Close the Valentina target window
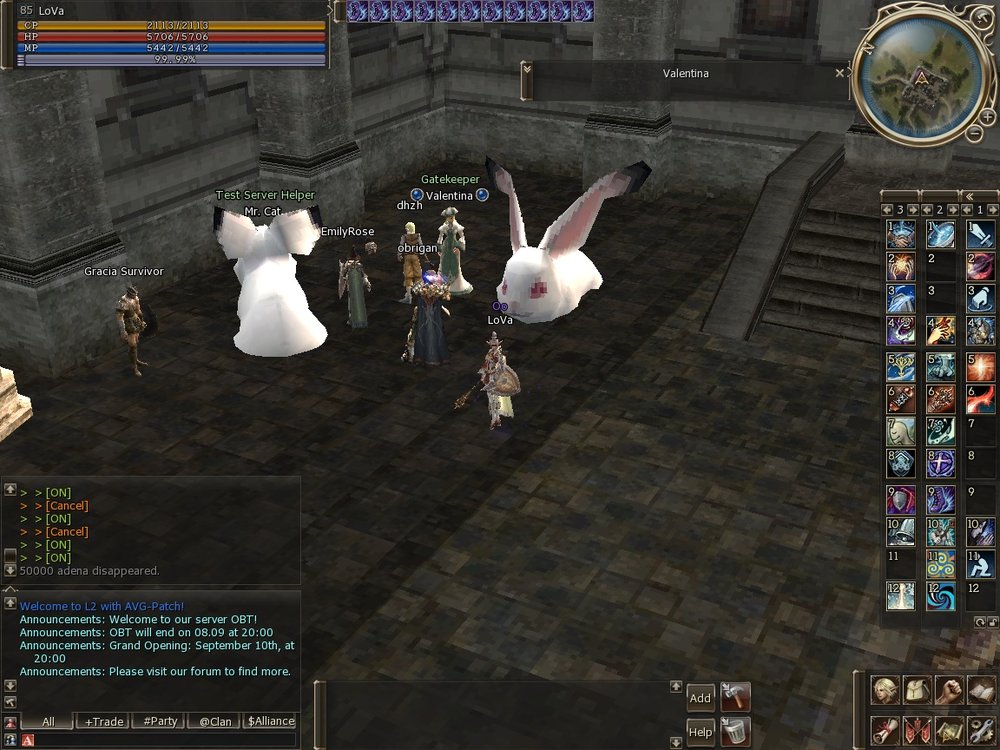This screenshot has height=750, width=1000. (840, 73)
